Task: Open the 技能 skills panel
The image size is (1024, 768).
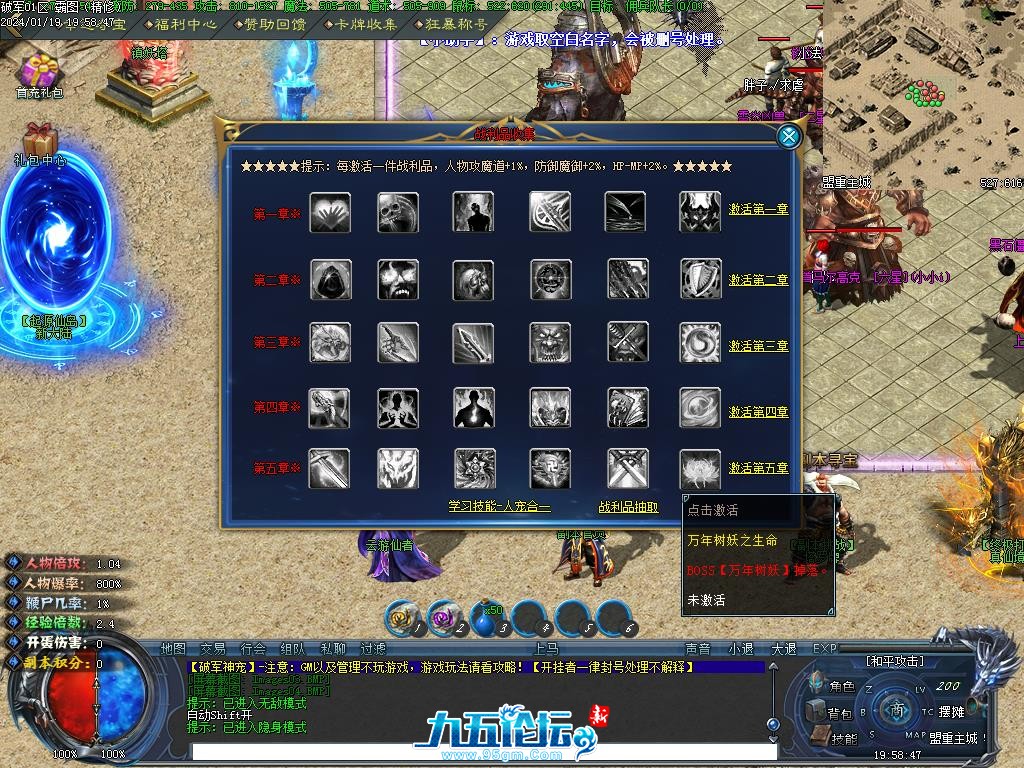Action: coord(836,738)
